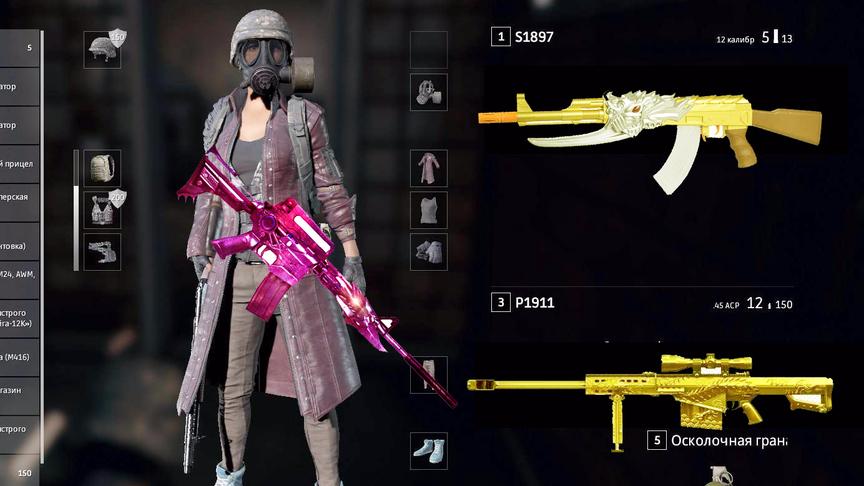The image size is (864, 486).
Task: Select the belt slot below the vest
Action: (102, 251)
